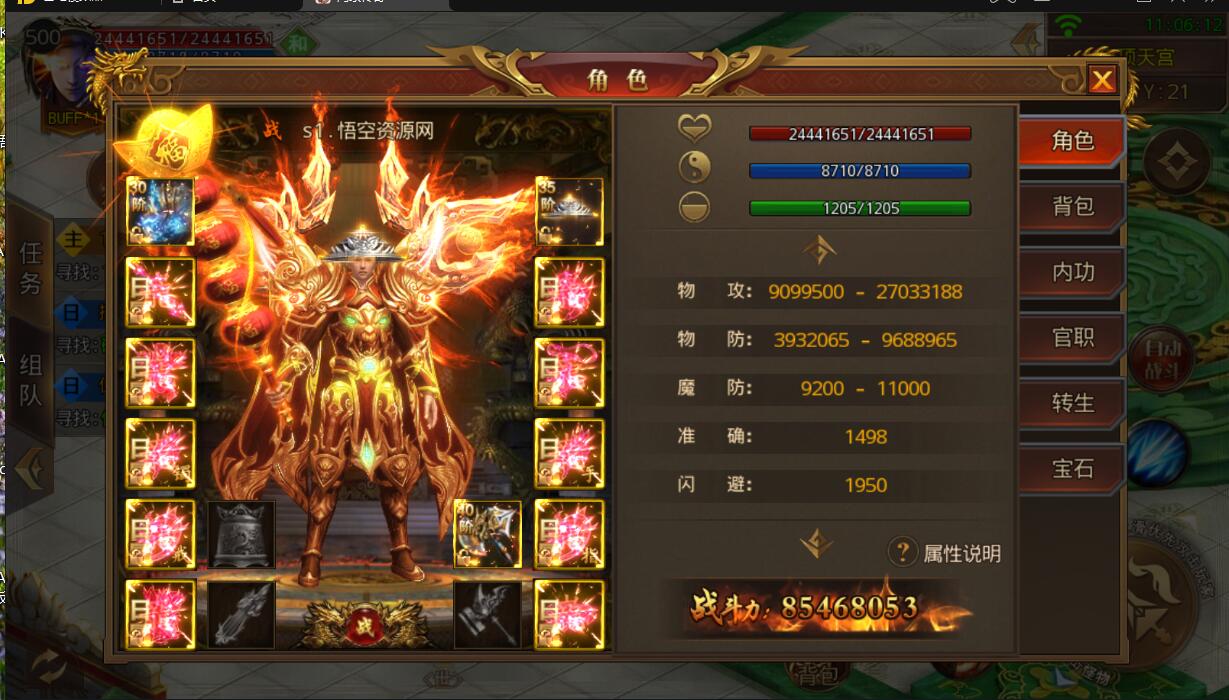1229x700 pixels.
Task: Switch to the 组队 side tab
Action: [x=30, y=380]
